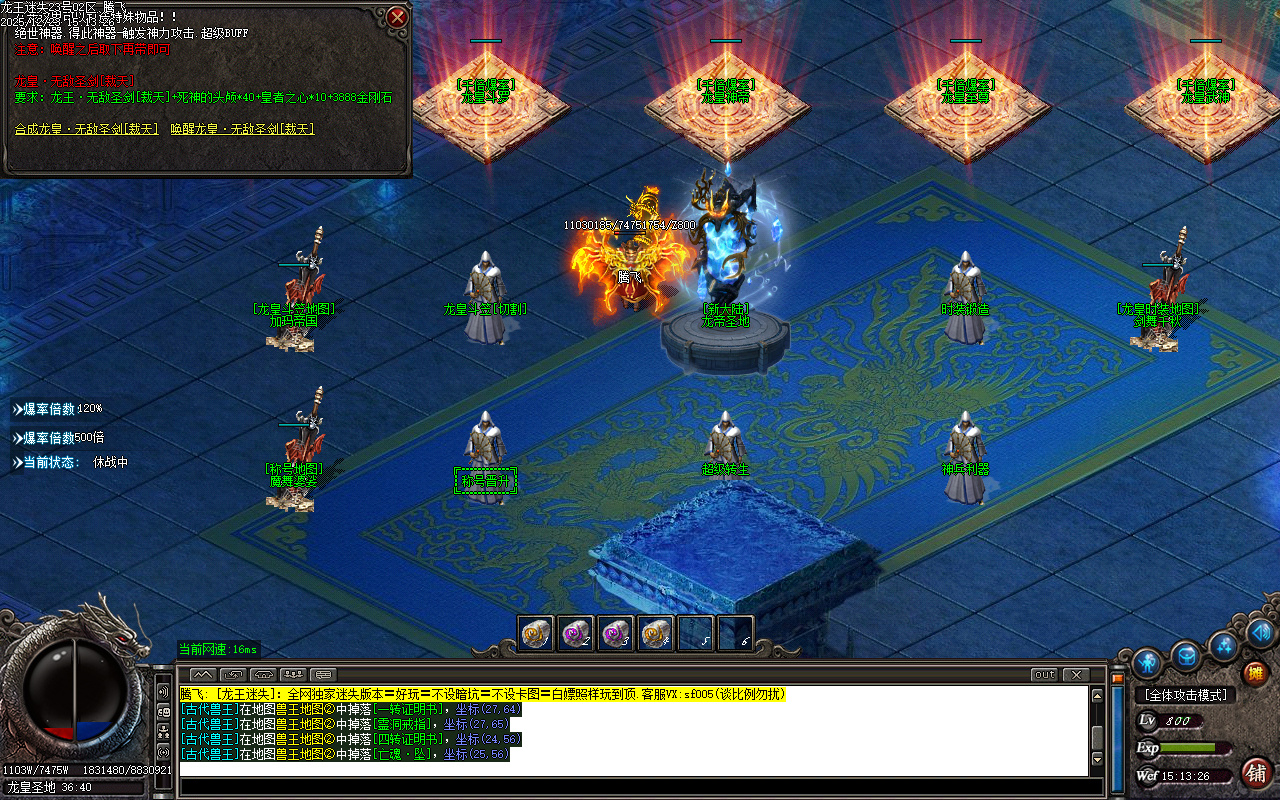Use the scroll in hotbar slot 4
The image size is (1280, 800).
click(655, 633)
